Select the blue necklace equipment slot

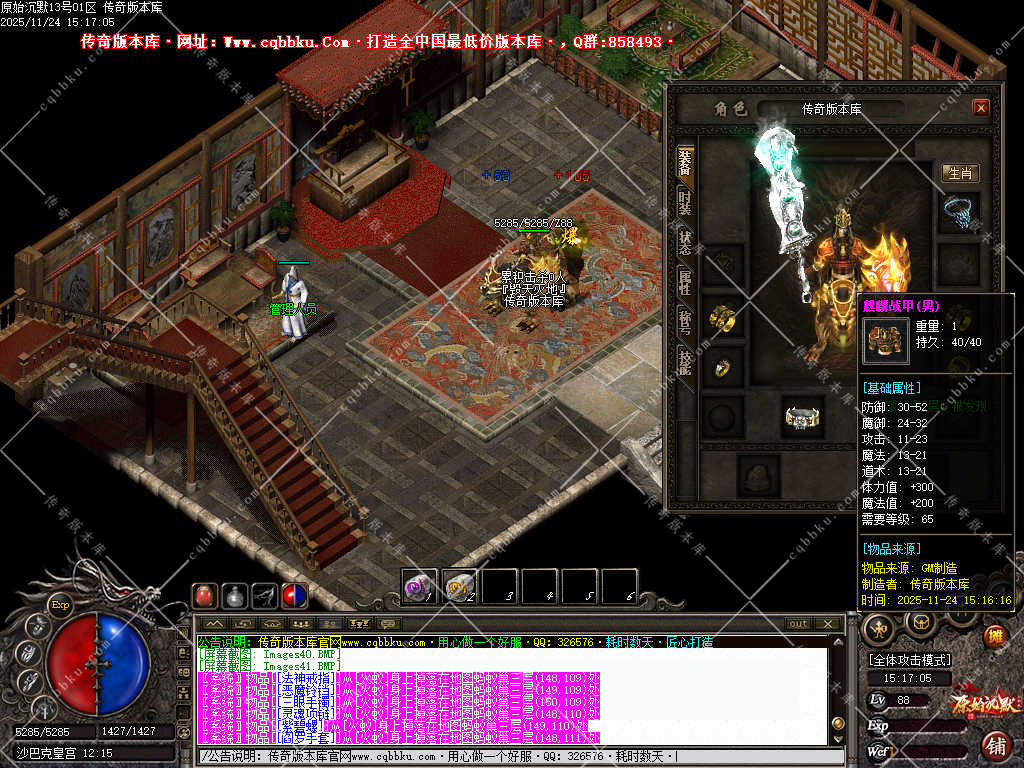pos(960,212)
